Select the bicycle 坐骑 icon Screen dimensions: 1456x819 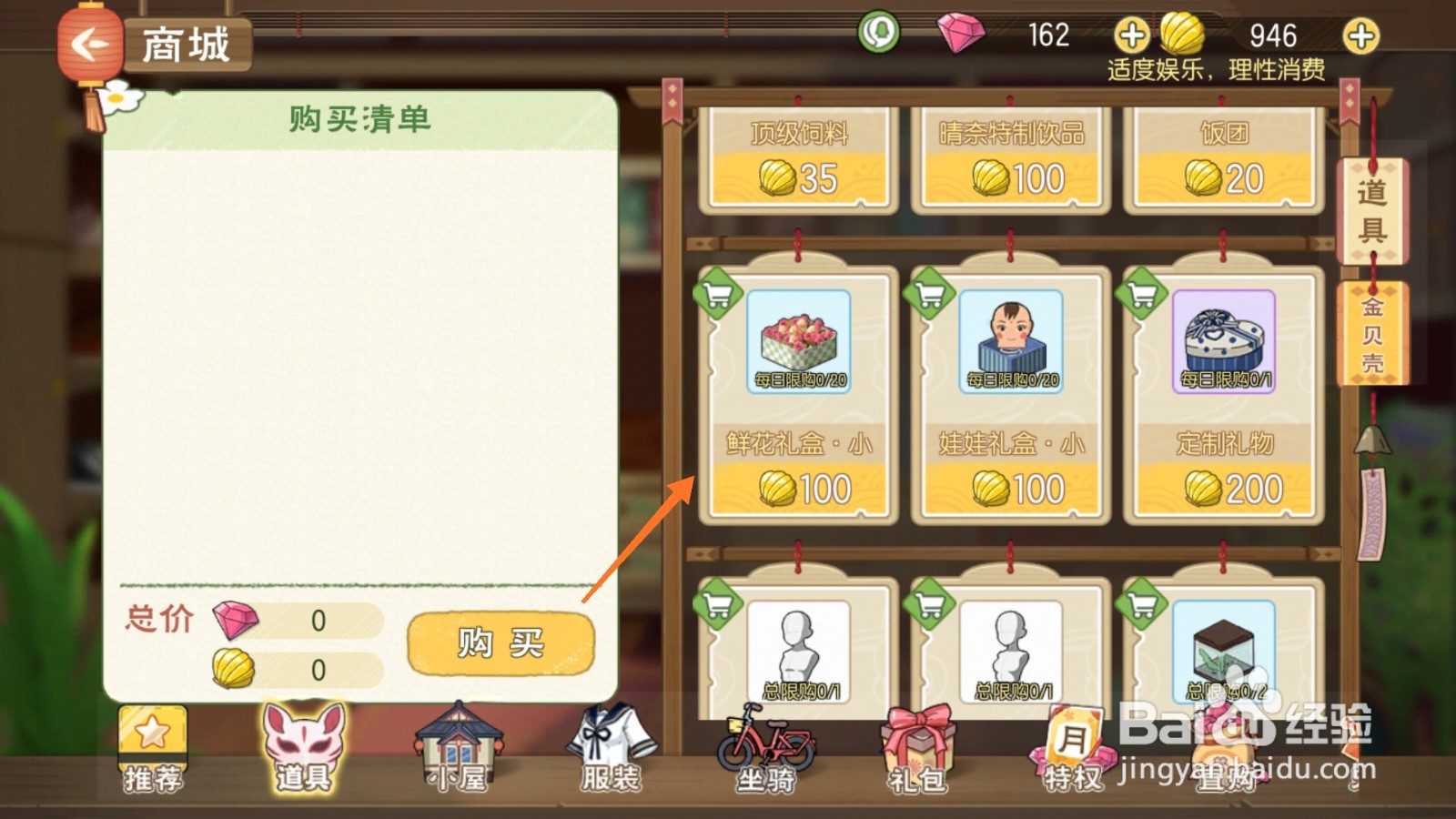click(x=764, y=746)
